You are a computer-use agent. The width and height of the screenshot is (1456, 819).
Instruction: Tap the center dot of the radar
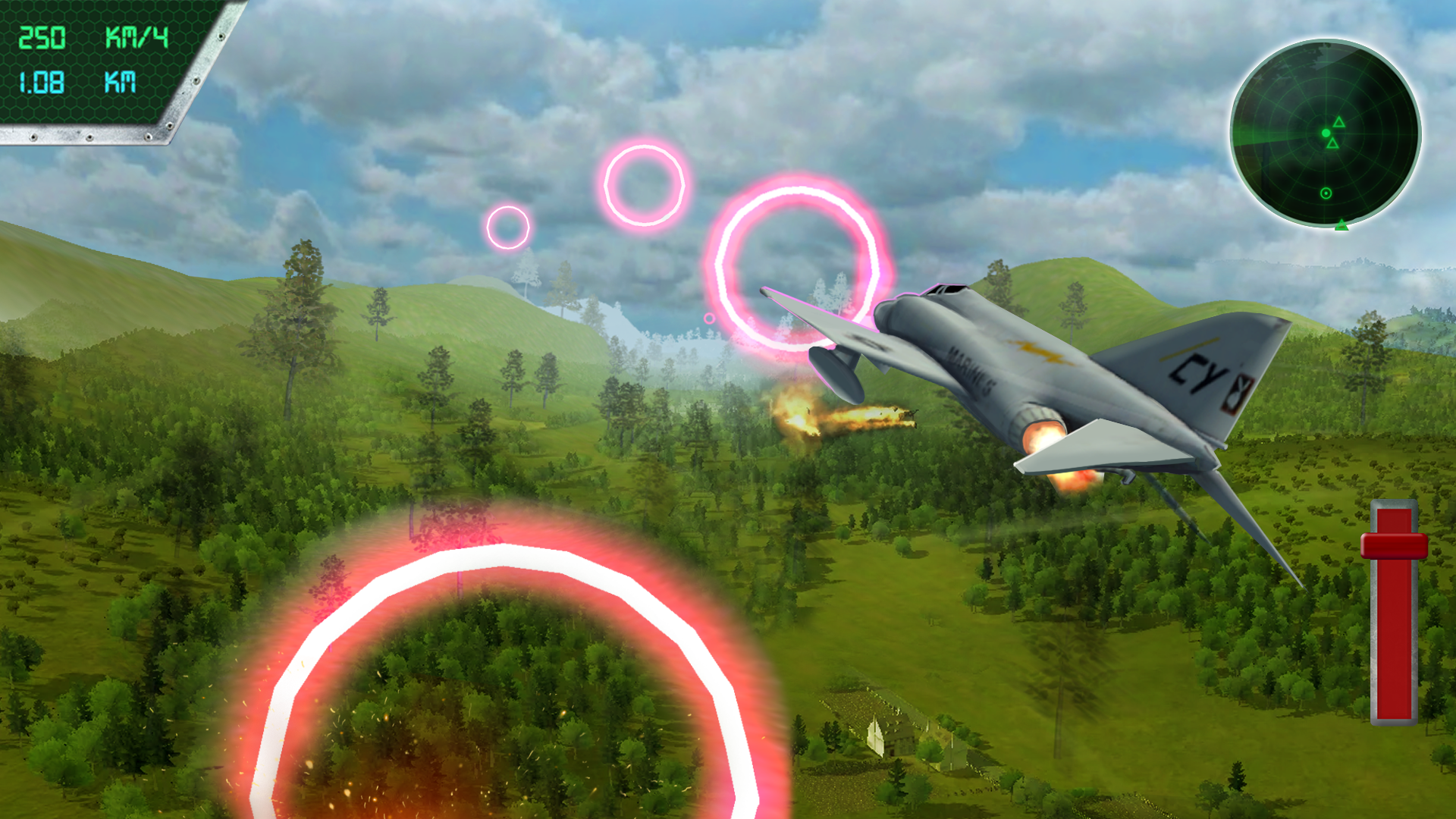click(x=1326, y=133)
